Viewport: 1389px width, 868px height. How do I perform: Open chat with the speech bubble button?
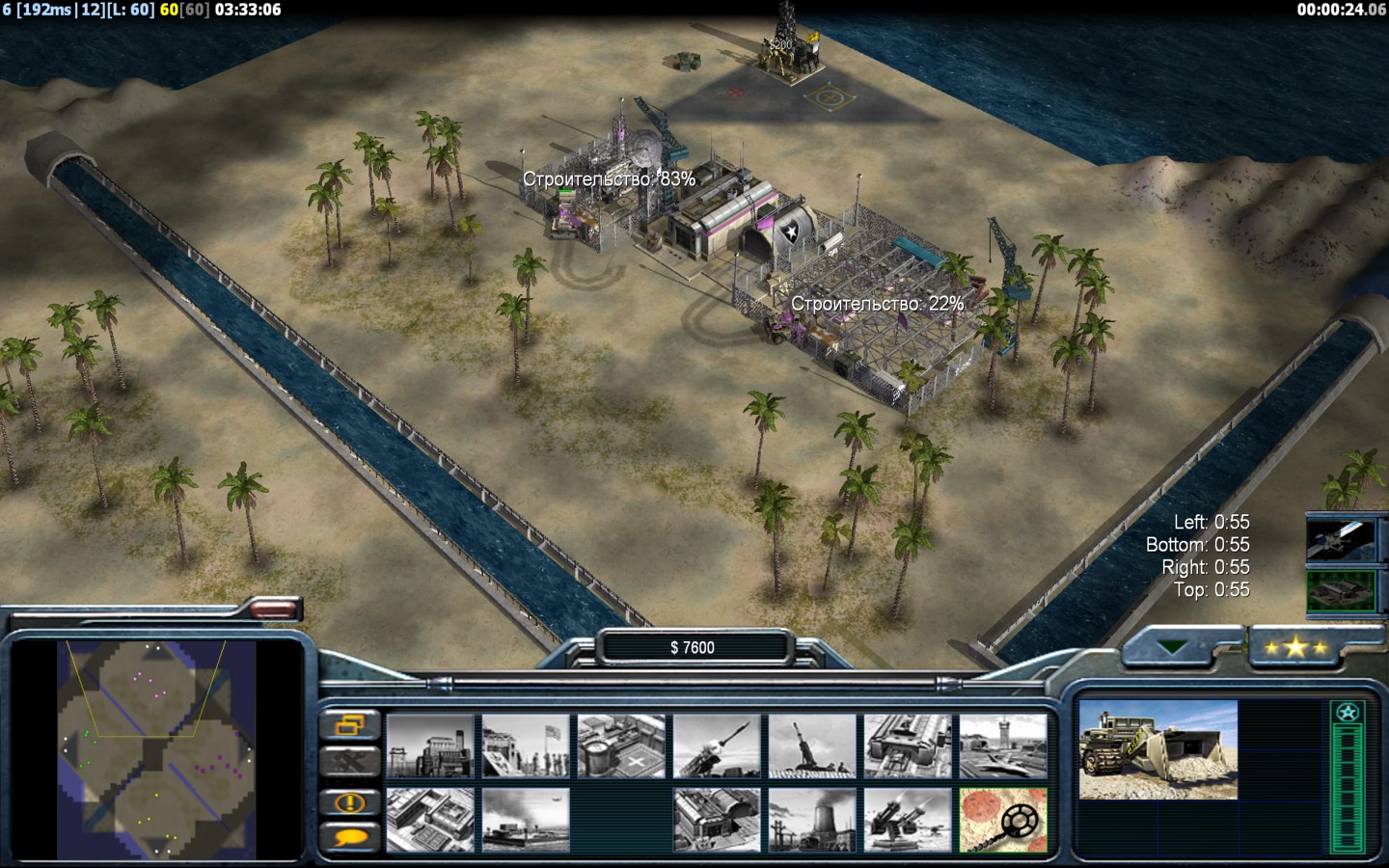[x=349, y=837]
